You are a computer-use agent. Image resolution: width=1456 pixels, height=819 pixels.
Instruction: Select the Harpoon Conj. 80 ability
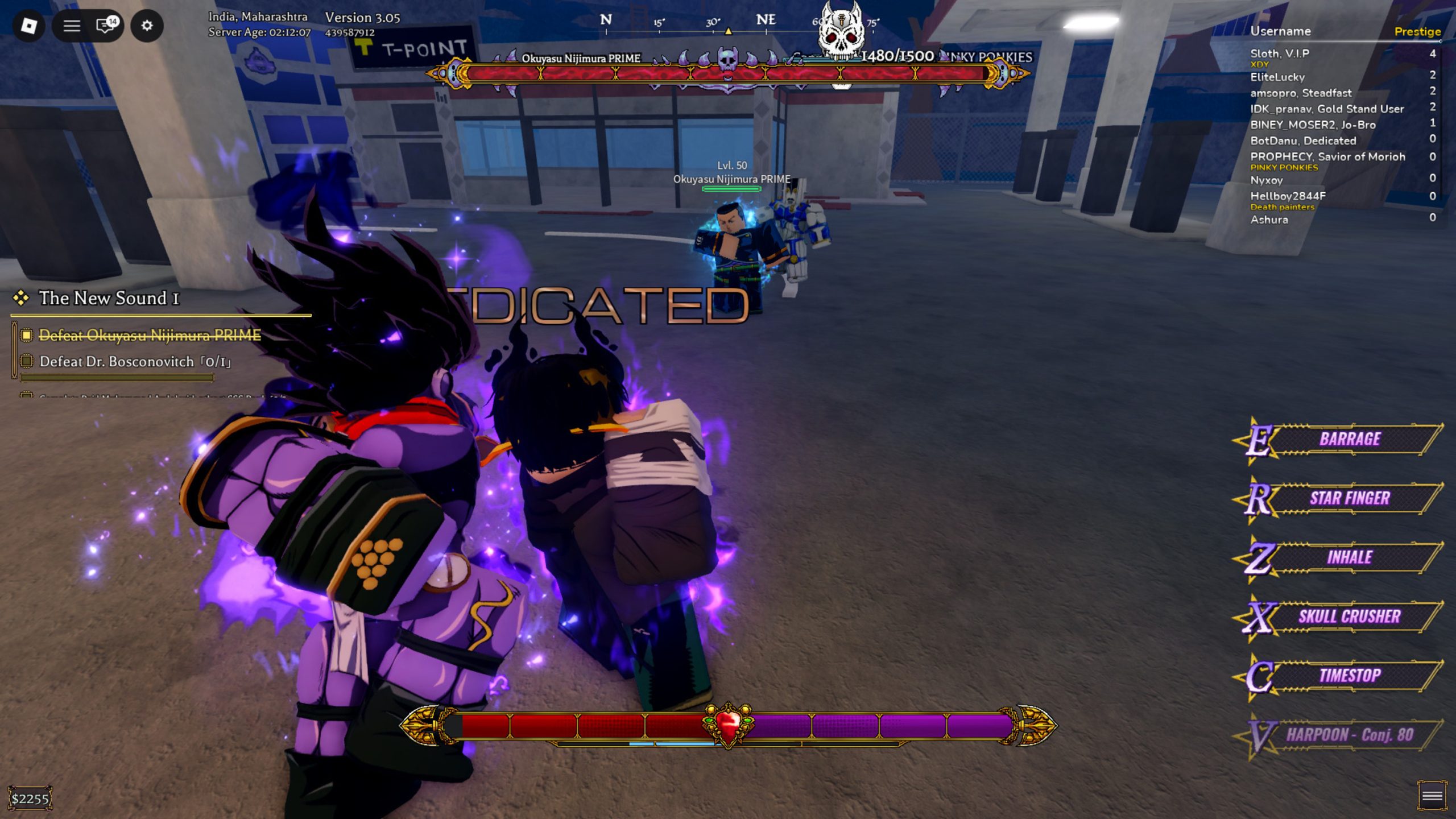click(1349, 735)
